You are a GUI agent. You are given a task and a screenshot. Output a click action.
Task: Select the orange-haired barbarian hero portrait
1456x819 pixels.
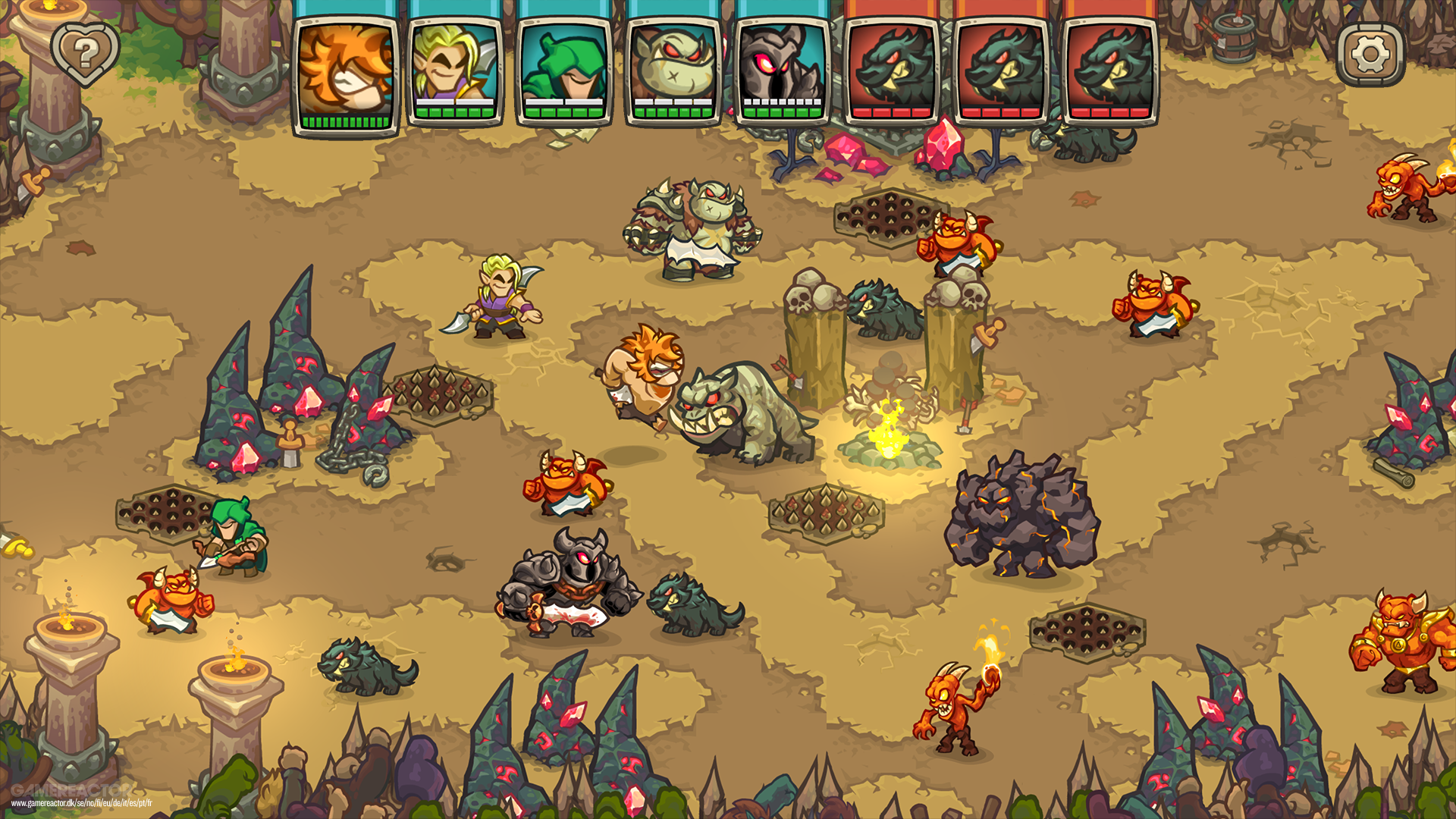point(345,68)
